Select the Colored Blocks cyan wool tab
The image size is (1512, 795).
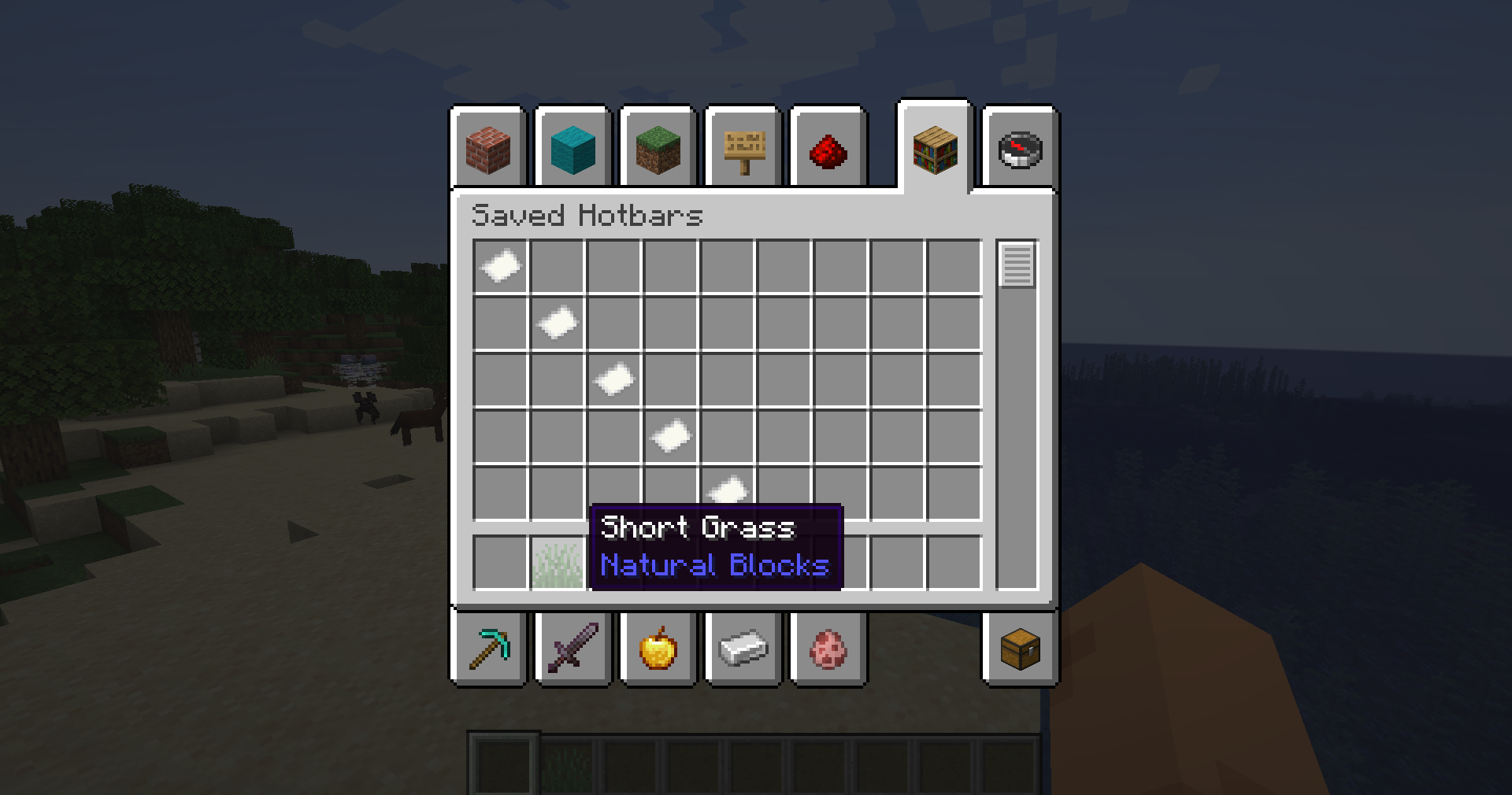[573, 150]
